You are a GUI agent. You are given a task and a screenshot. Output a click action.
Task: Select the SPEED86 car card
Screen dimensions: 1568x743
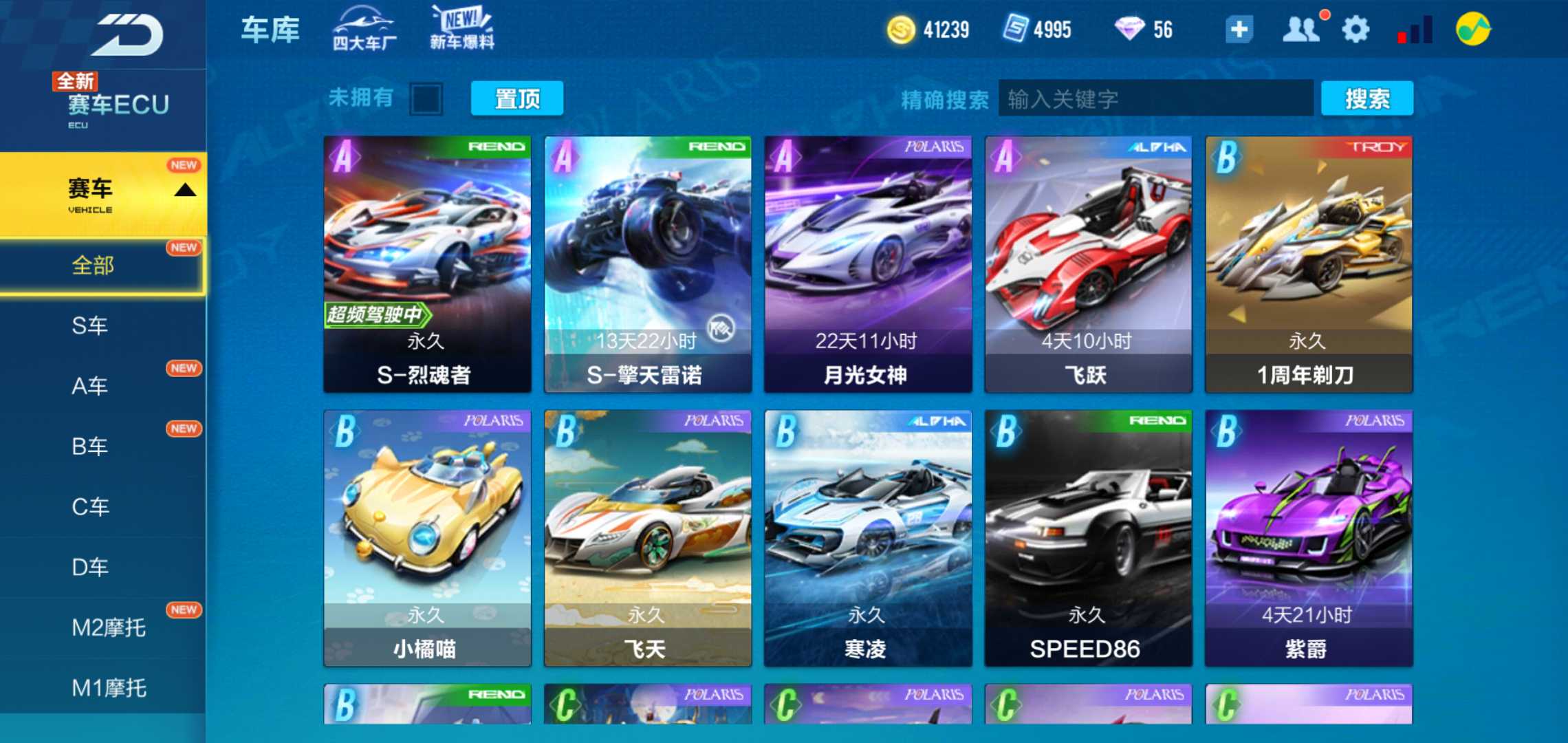click(1087, 537)
